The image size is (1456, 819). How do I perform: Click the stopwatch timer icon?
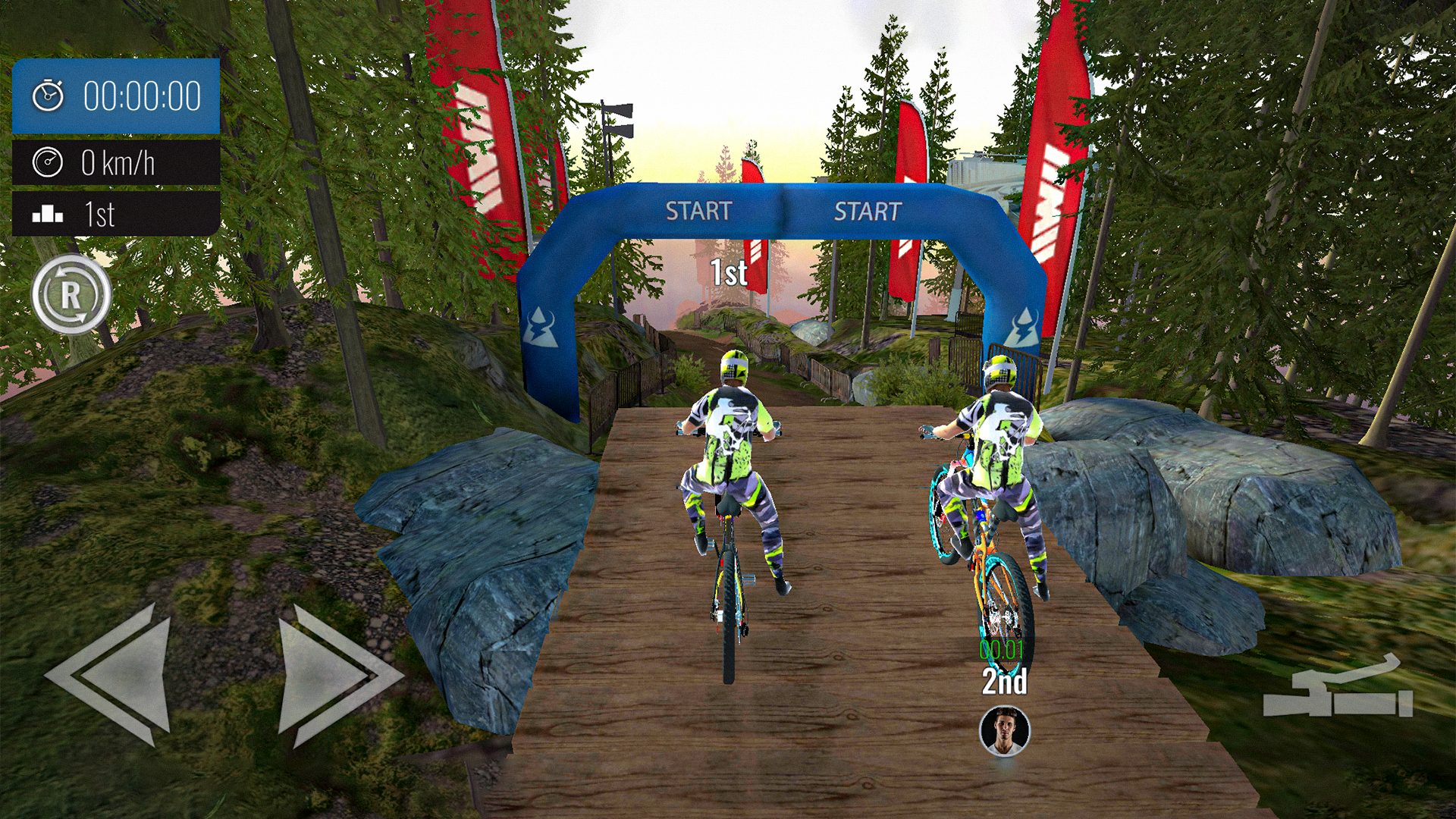(x=47, y=95)
